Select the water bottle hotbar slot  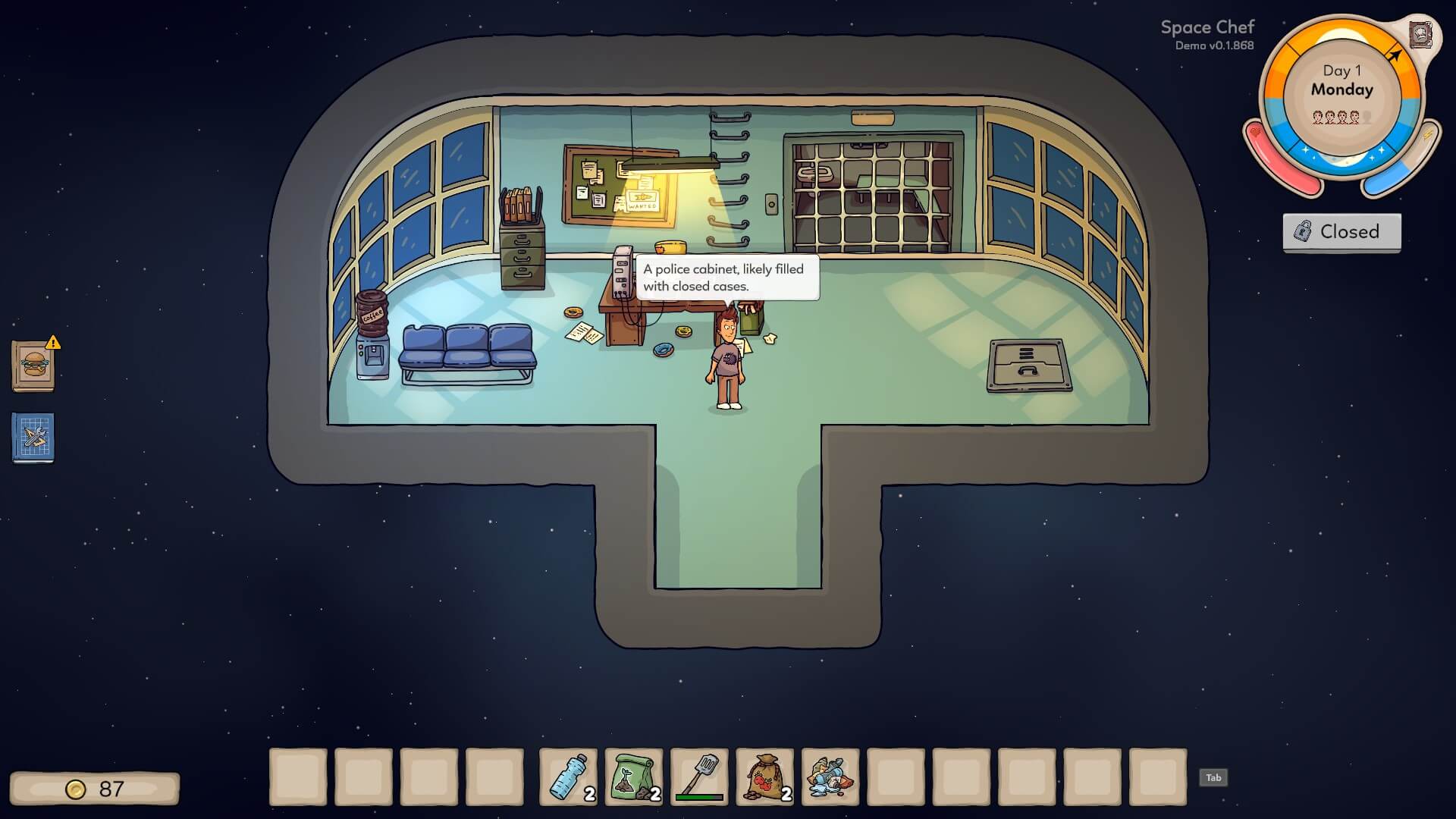coord(568,777)
